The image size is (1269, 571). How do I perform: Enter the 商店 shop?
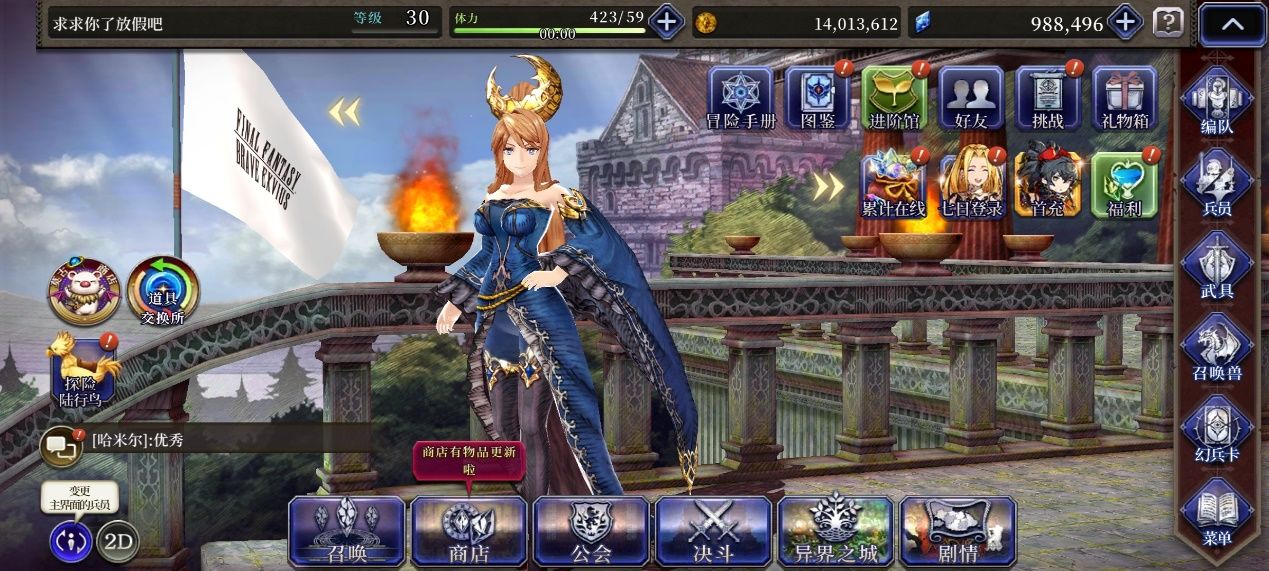(469, 530)
